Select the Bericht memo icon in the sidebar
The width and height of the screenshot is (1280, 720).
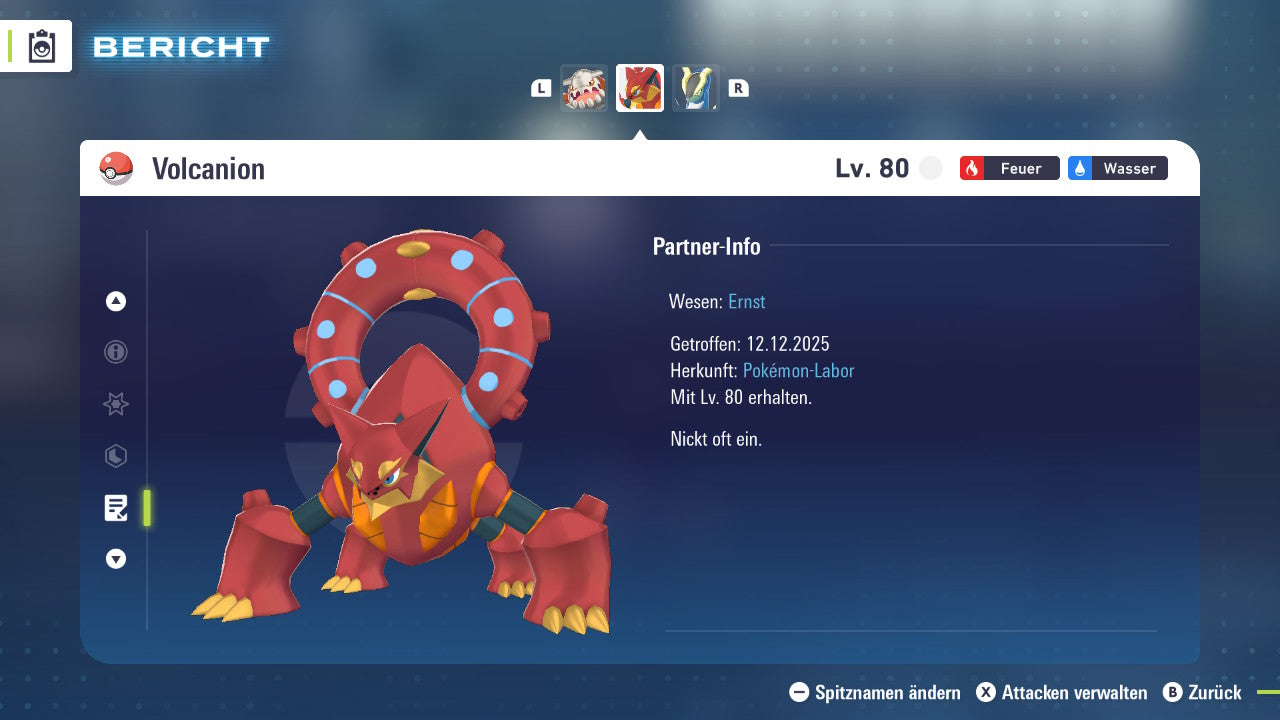[115, 508]
